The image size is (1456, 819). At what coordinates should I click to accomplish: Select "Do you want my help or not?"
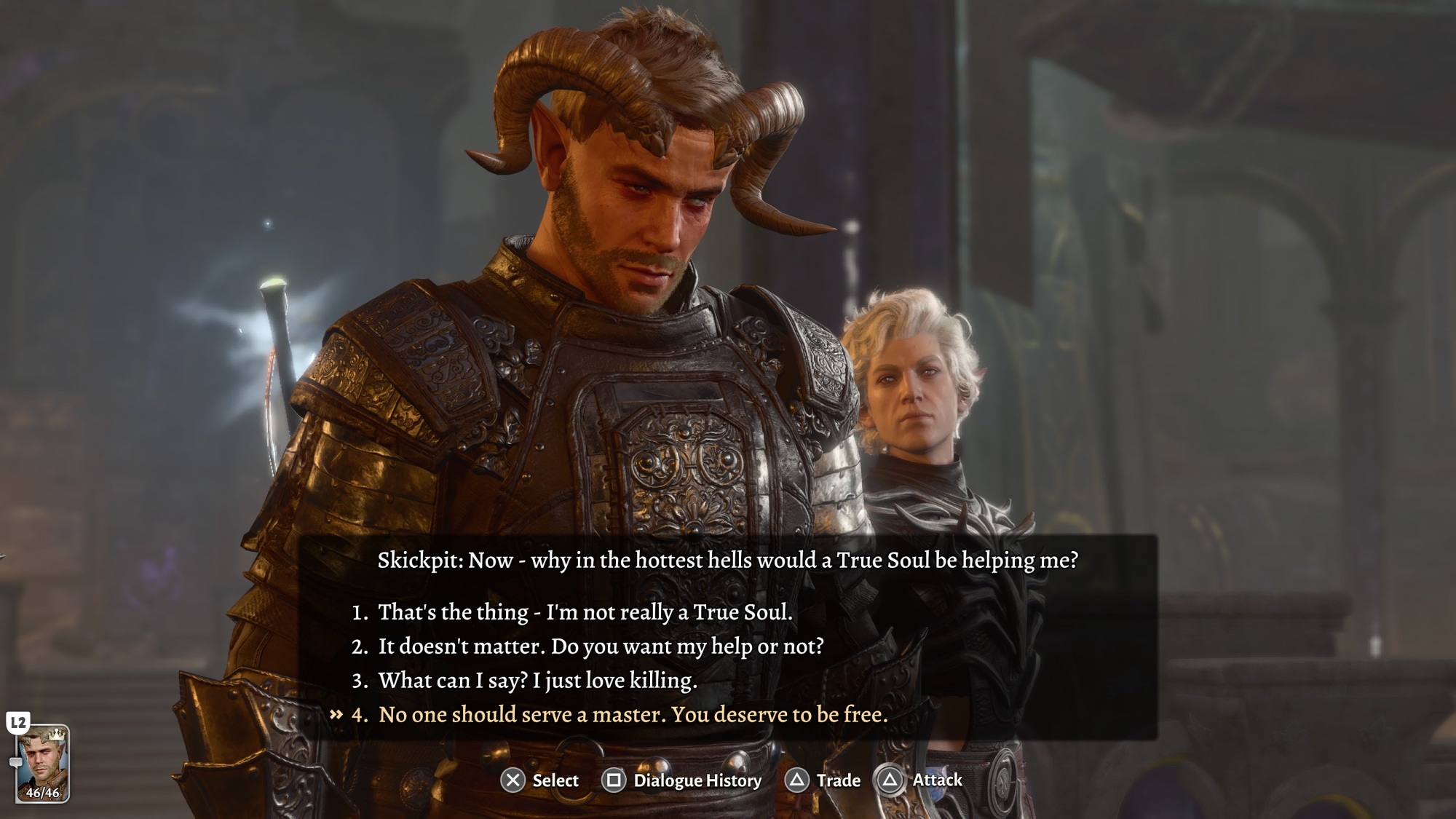[x=601, y=646]
